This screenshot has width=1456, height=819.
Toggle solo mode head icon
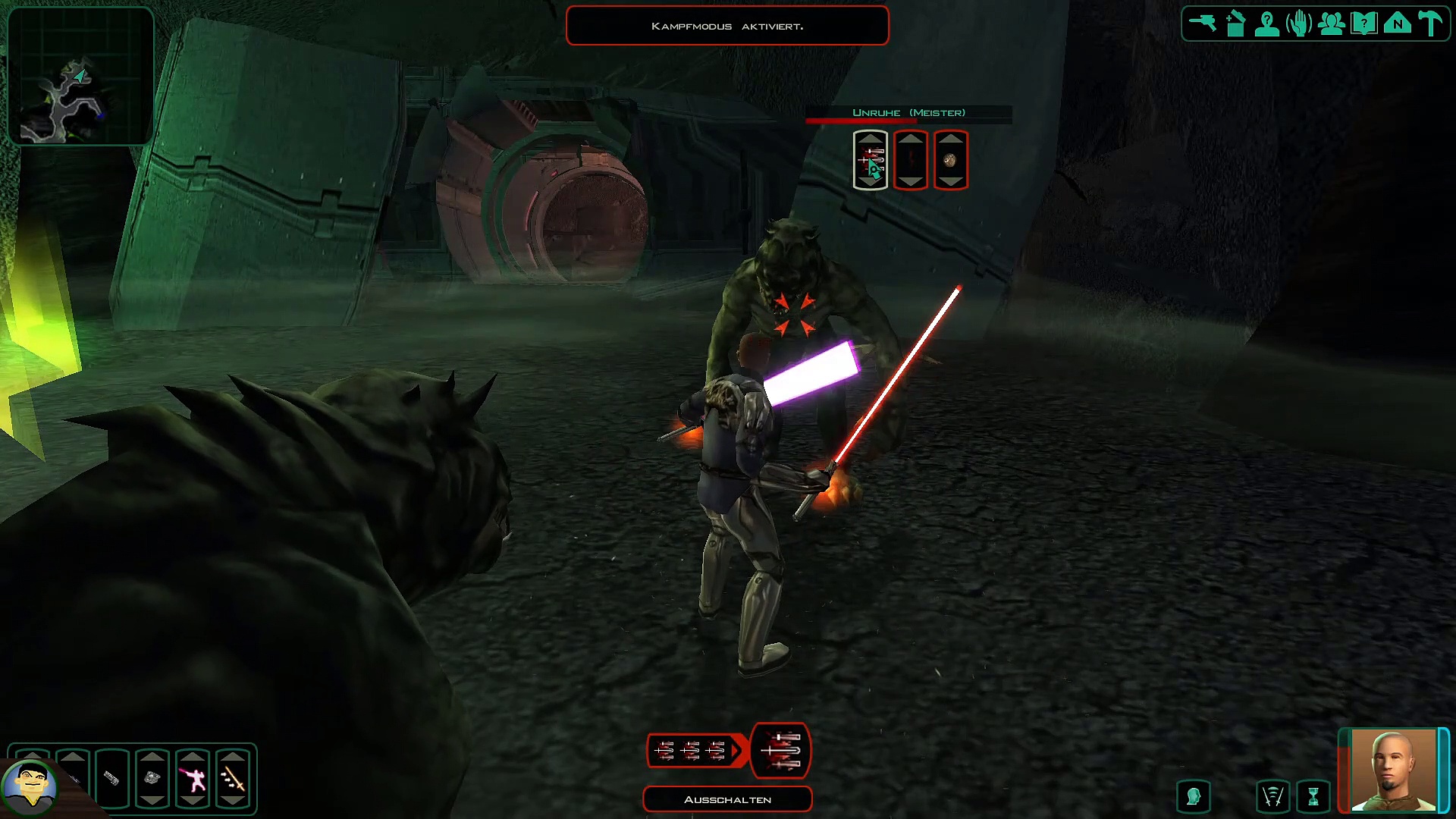[1194, 797]
